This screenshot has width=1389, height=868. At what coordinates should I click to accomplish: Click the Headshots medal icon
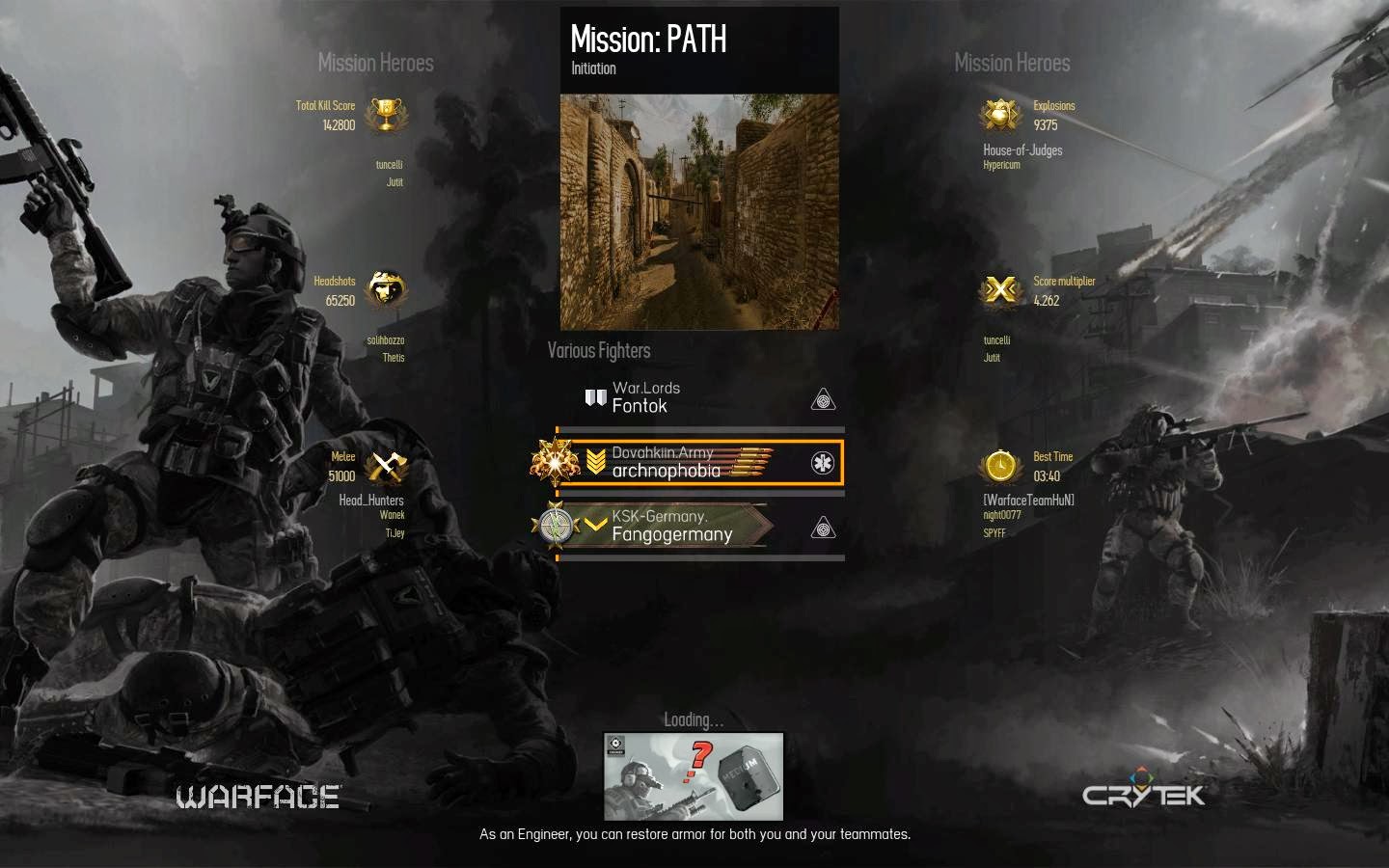(386, 290)
